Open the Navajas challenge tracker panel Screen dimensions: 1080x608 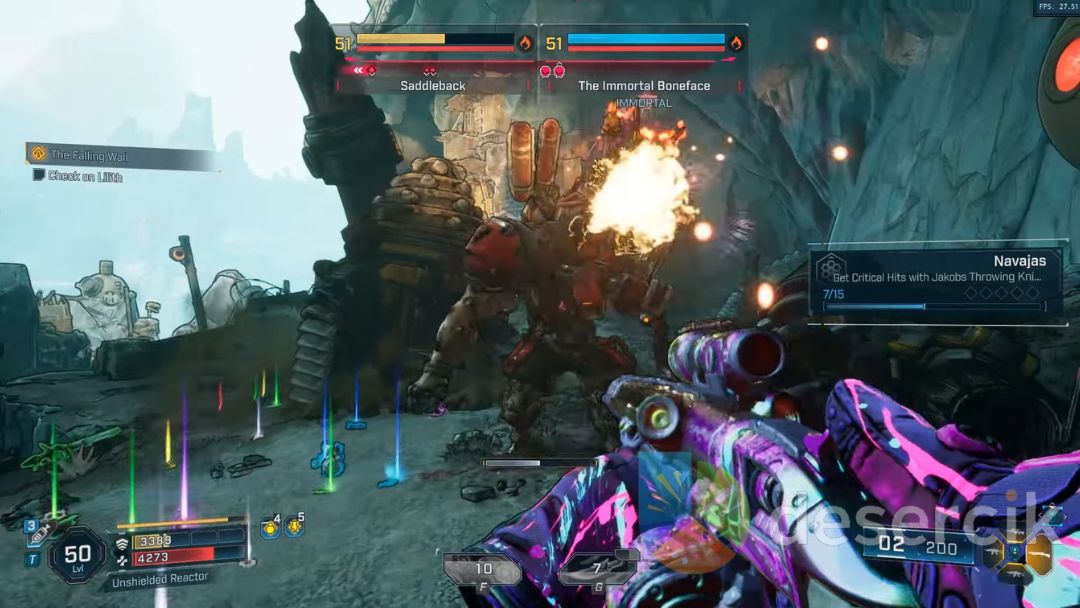[x=936, y=282]
